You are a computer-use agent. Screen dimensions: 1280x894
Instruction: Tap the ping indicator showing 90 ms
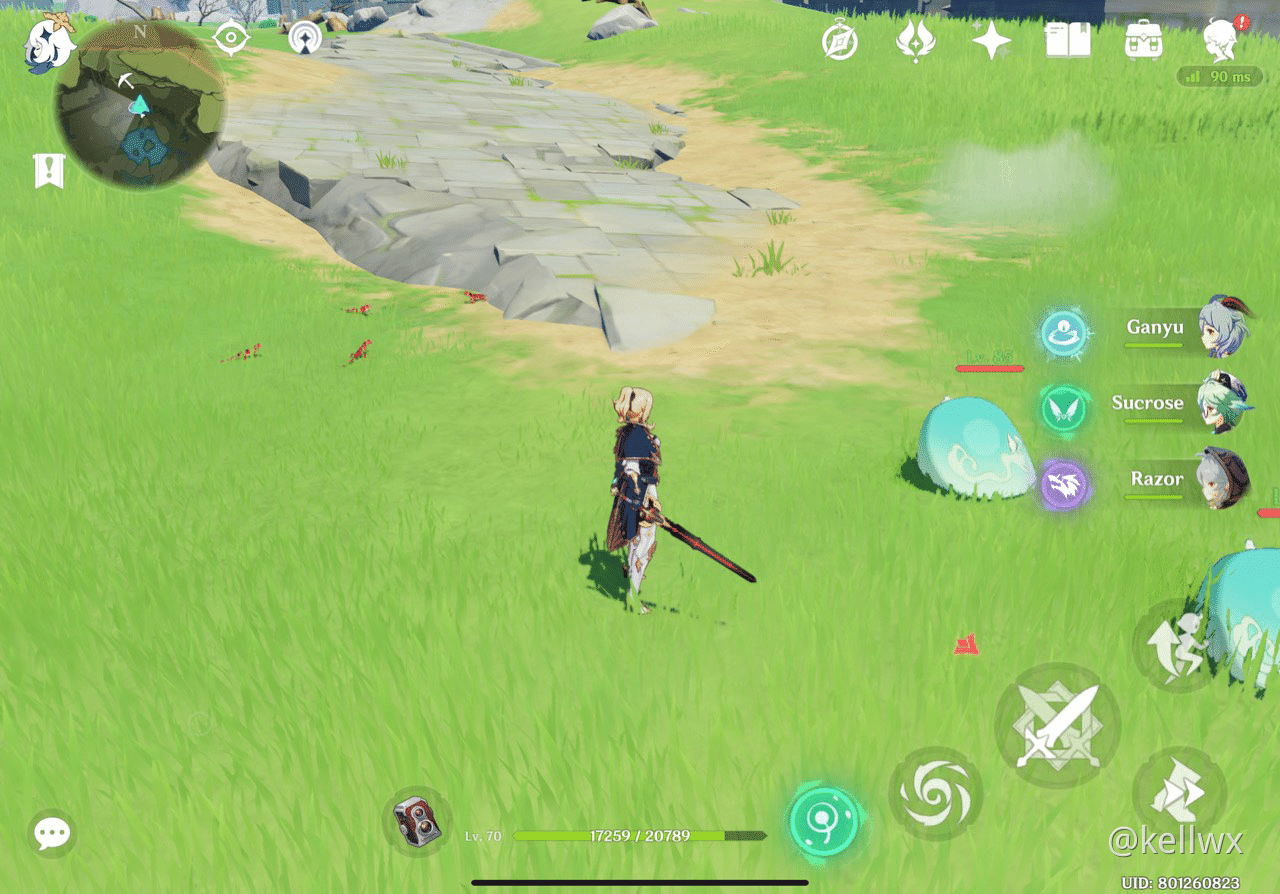coord(1217,76)
